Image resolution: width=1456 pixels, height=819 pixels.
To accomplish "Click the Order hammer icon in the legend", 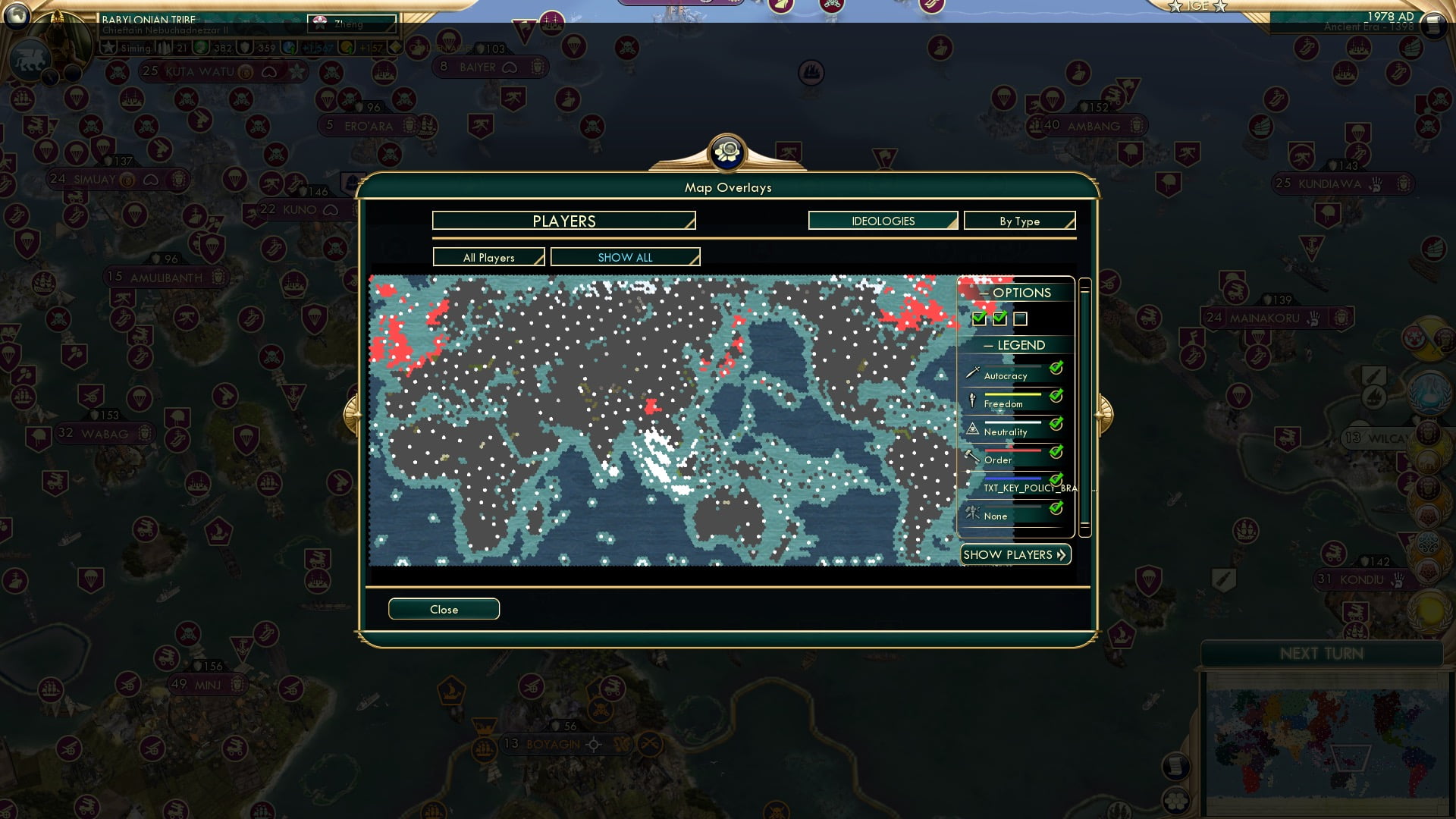I will (x=972, y=454).
